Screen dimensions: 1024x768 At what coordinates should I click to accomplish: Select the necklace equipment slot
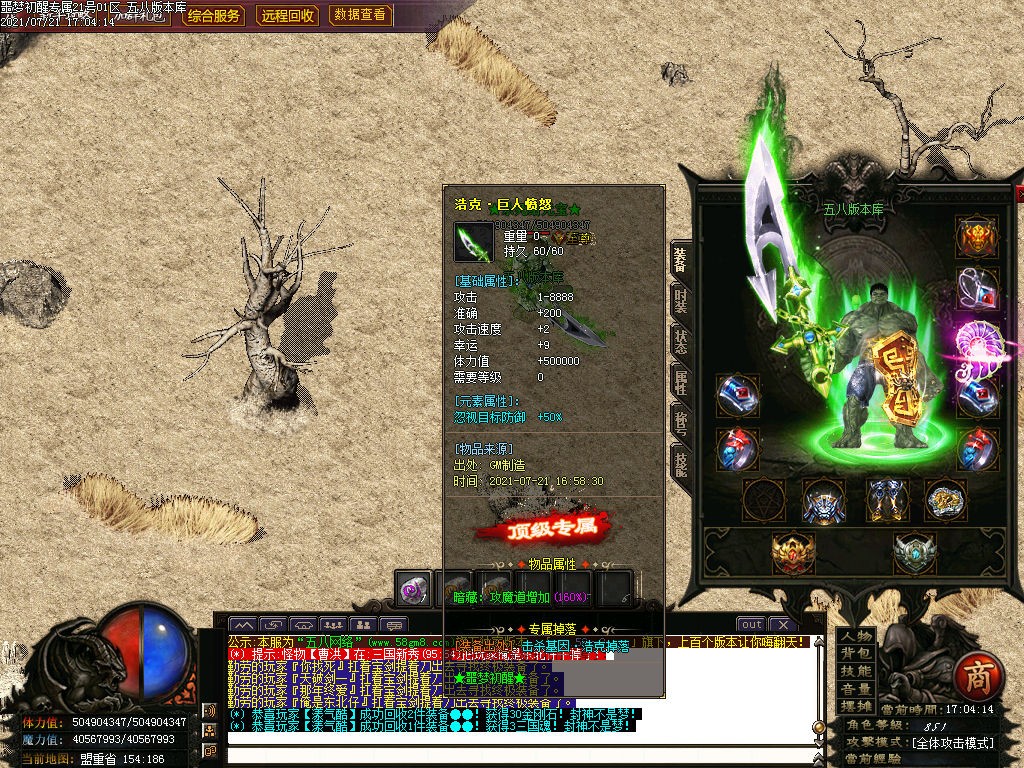[977, 289]
